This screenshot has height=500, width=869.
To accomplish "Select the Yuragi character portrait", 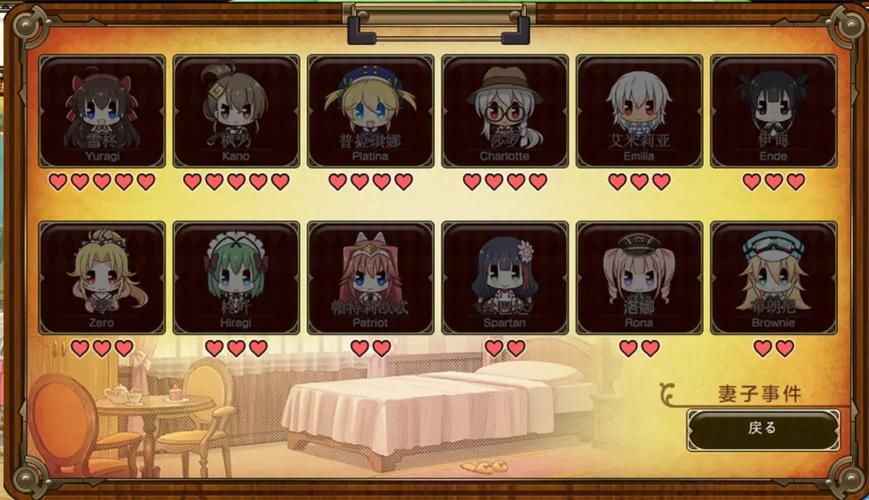I will [102, 111].
